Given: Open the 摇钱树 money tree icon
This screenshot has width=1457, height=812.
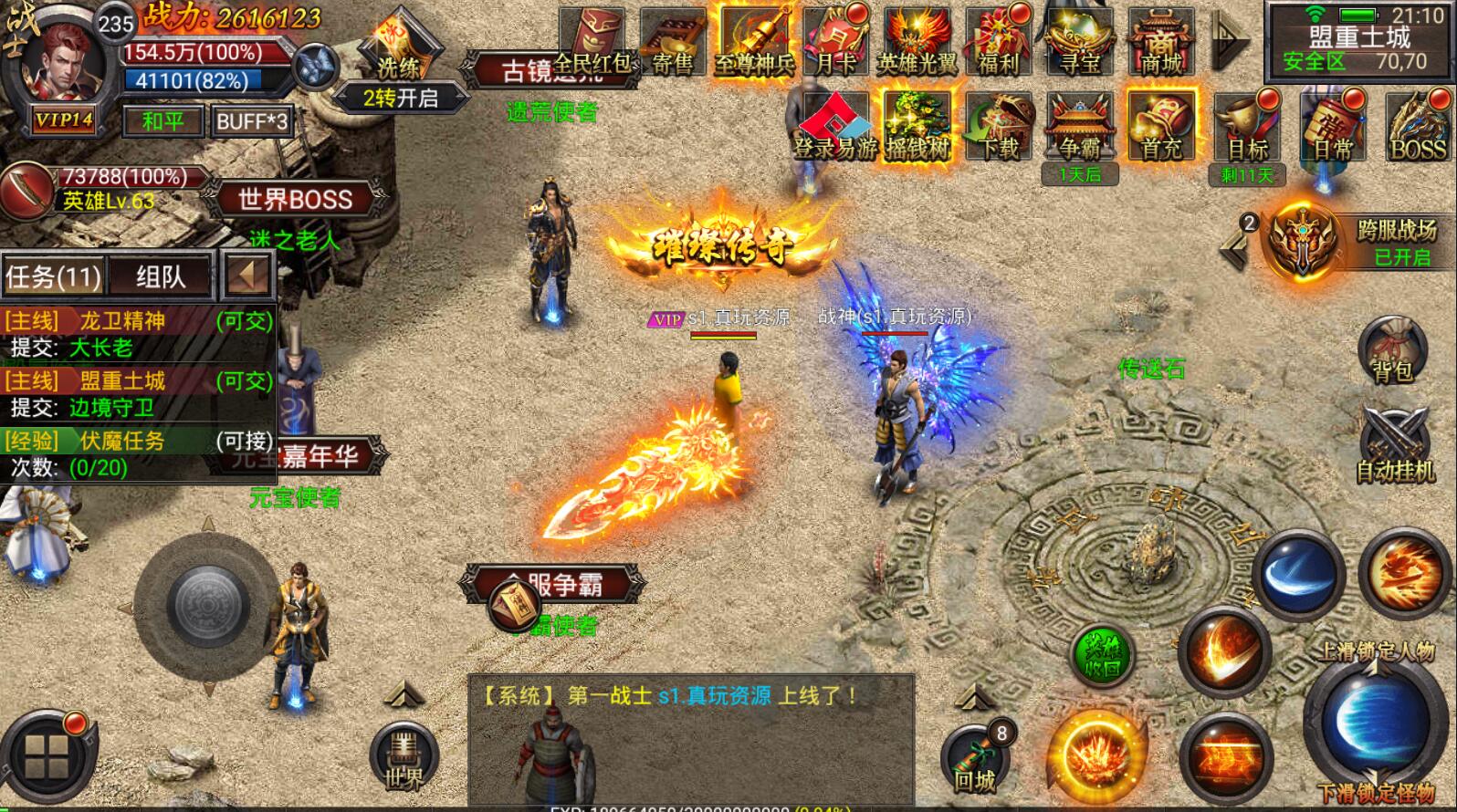Looking at the screenshot, I should click(x=917, y=128).
